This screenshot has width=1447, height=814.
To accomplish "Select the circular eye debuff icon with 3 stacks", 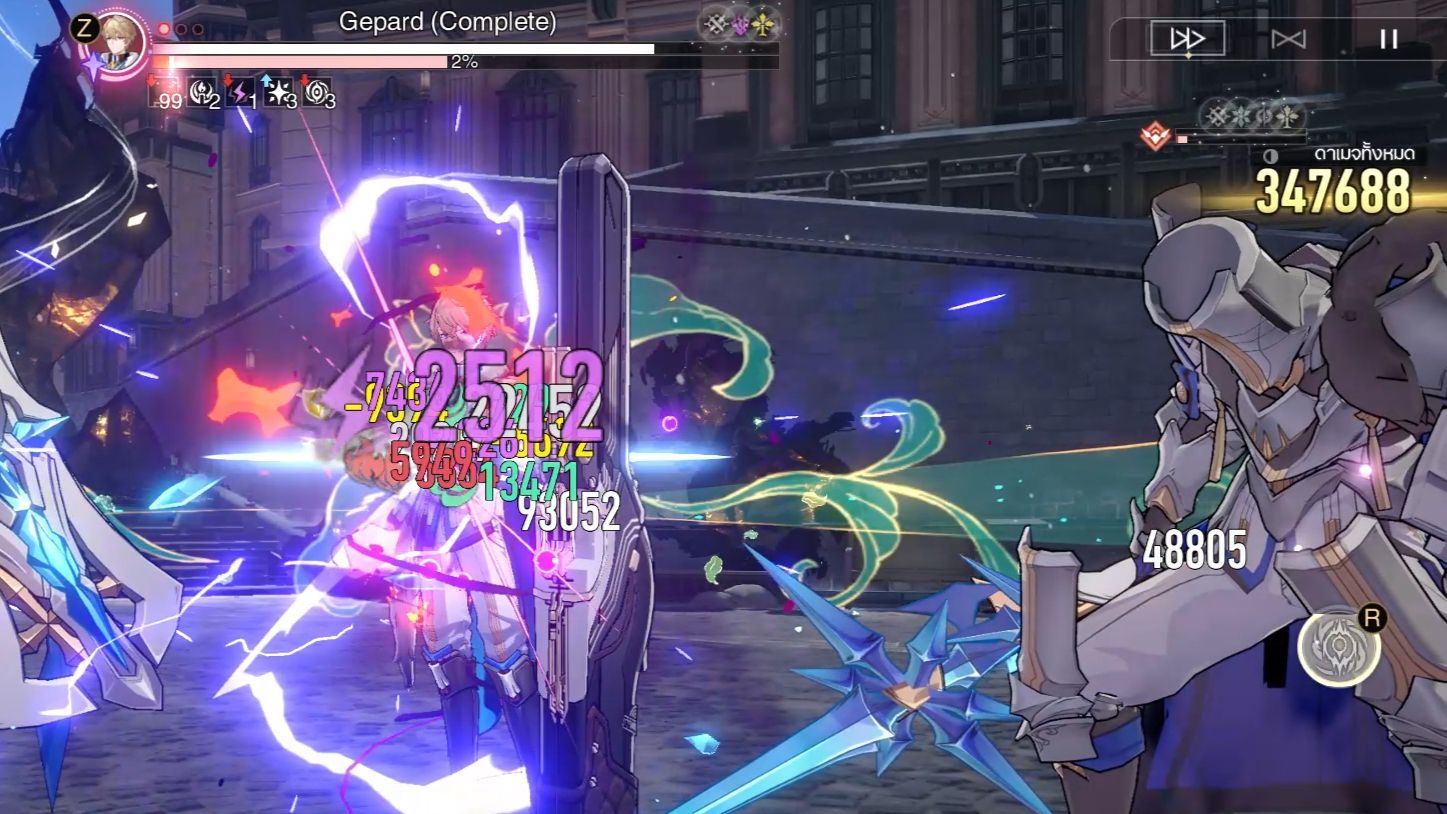I will pos(320,93).
